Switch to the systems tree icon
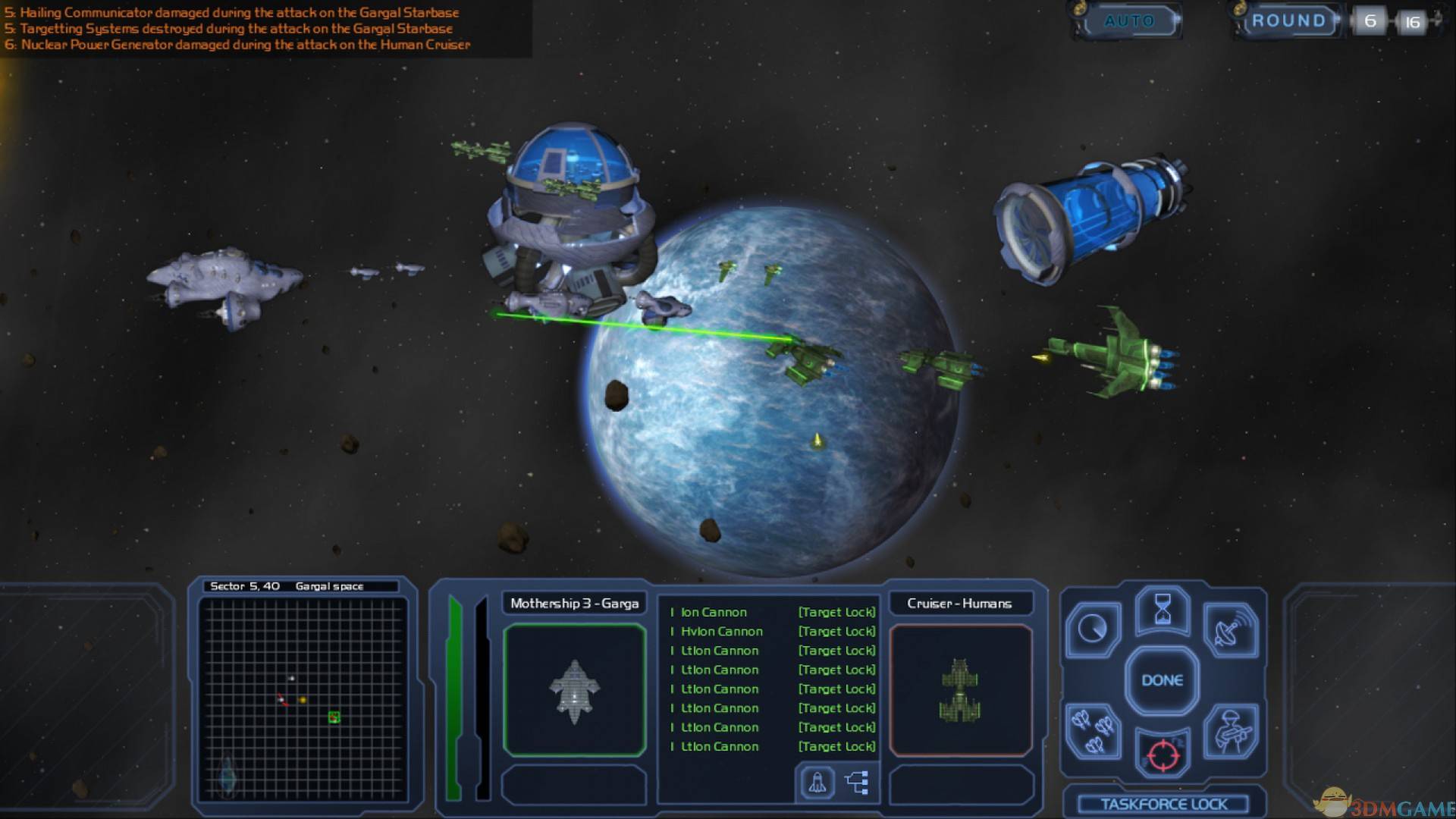Image resolution: width=1456 pixels, height=819 pixels. click(x=857, y=783)
